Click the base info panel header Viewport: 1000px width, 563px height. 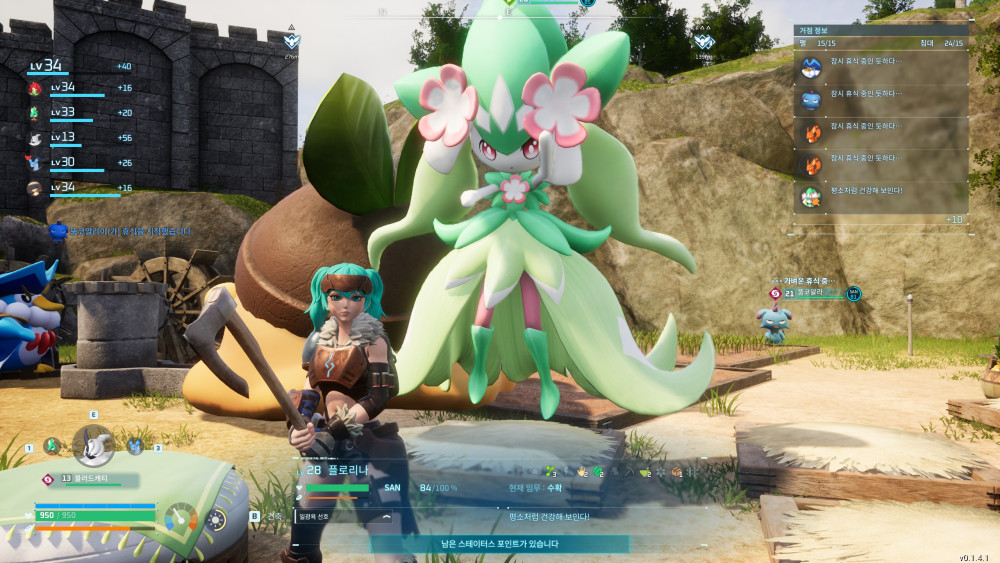880,30
